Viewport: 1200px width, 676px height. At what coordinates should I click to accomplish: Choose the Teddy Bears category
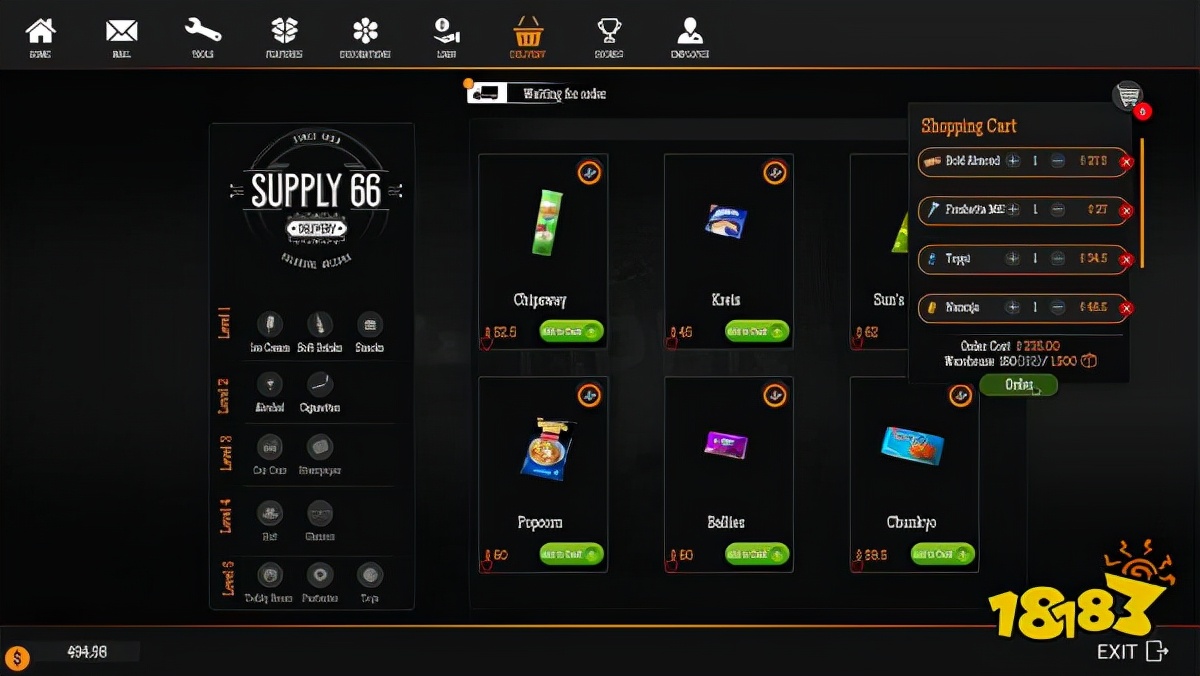coord(269,575)
